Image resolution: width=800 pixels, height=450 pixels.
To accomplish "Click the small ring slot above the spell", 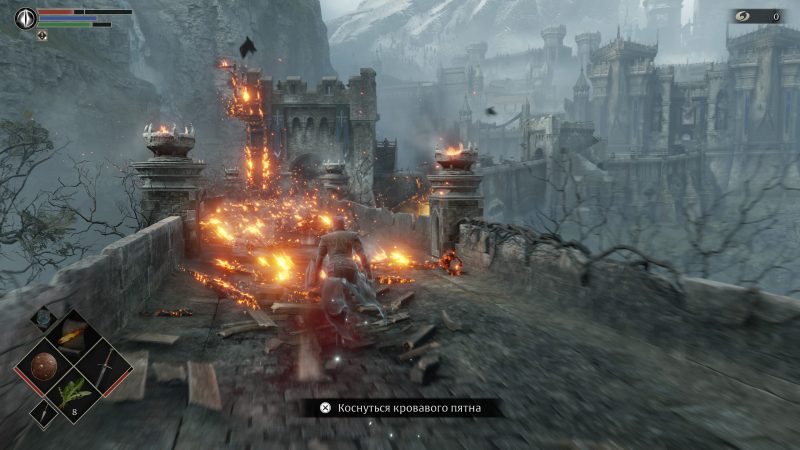I will click(x=44, y=318).
